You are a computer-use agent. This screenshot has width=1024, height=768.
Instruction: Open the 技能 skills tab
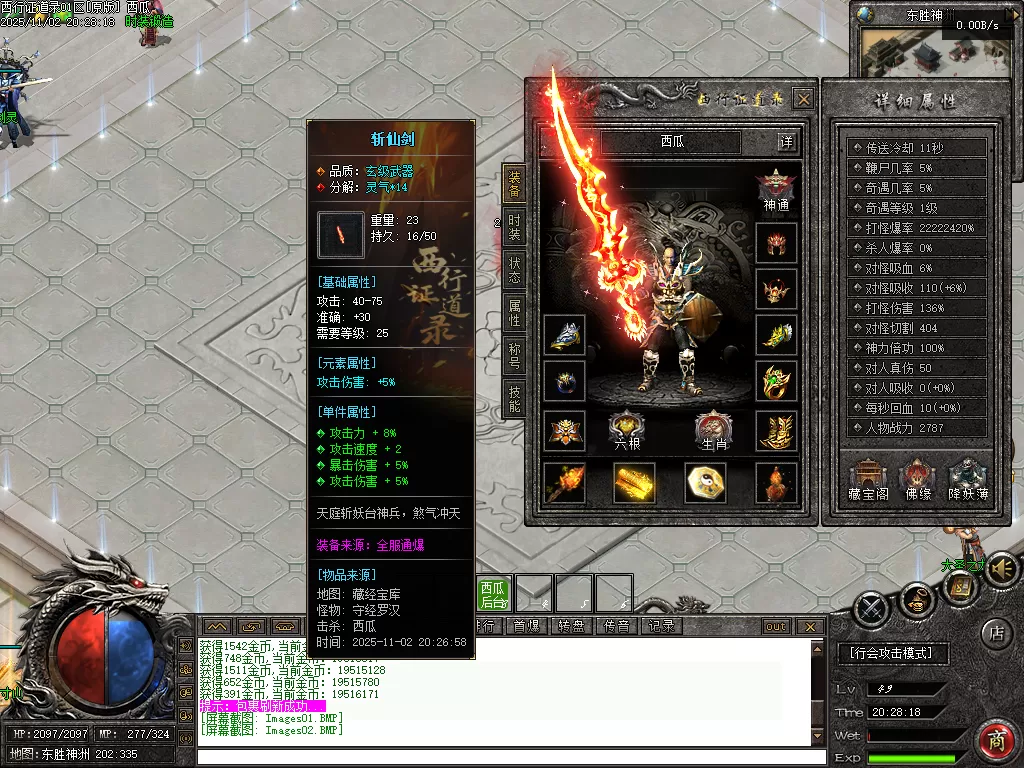pos(513,399)
